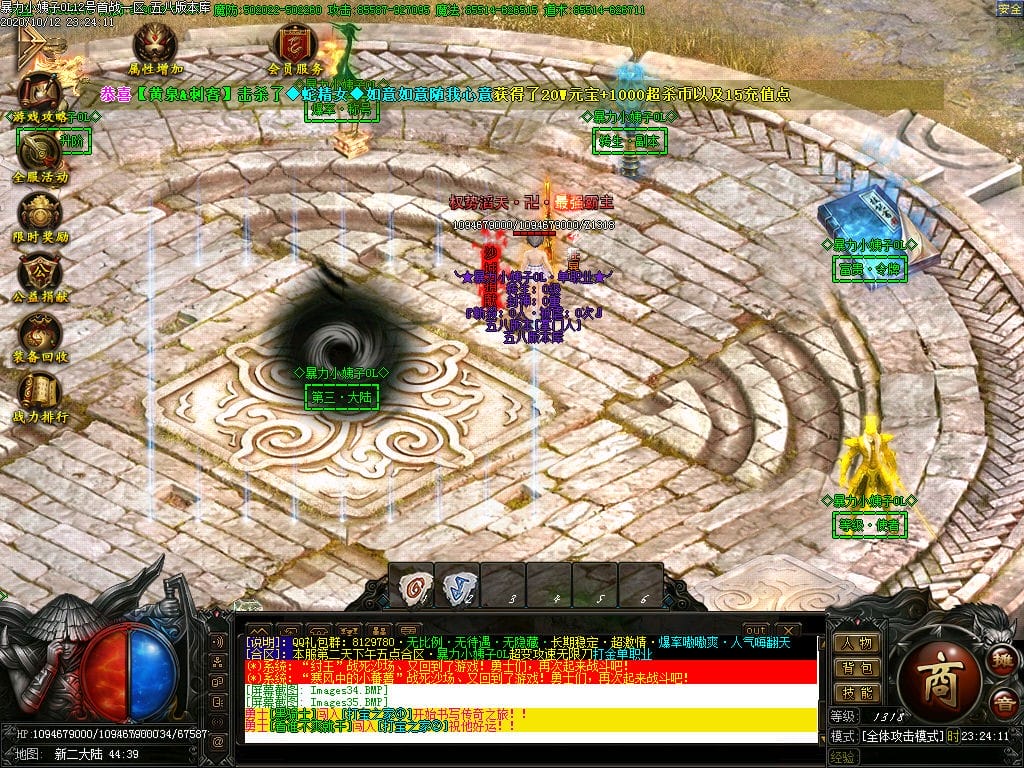The height and width of the screenshot is (768, 1024).
Task: Open the 人物 character panel
Action: (x=858, y=643)
